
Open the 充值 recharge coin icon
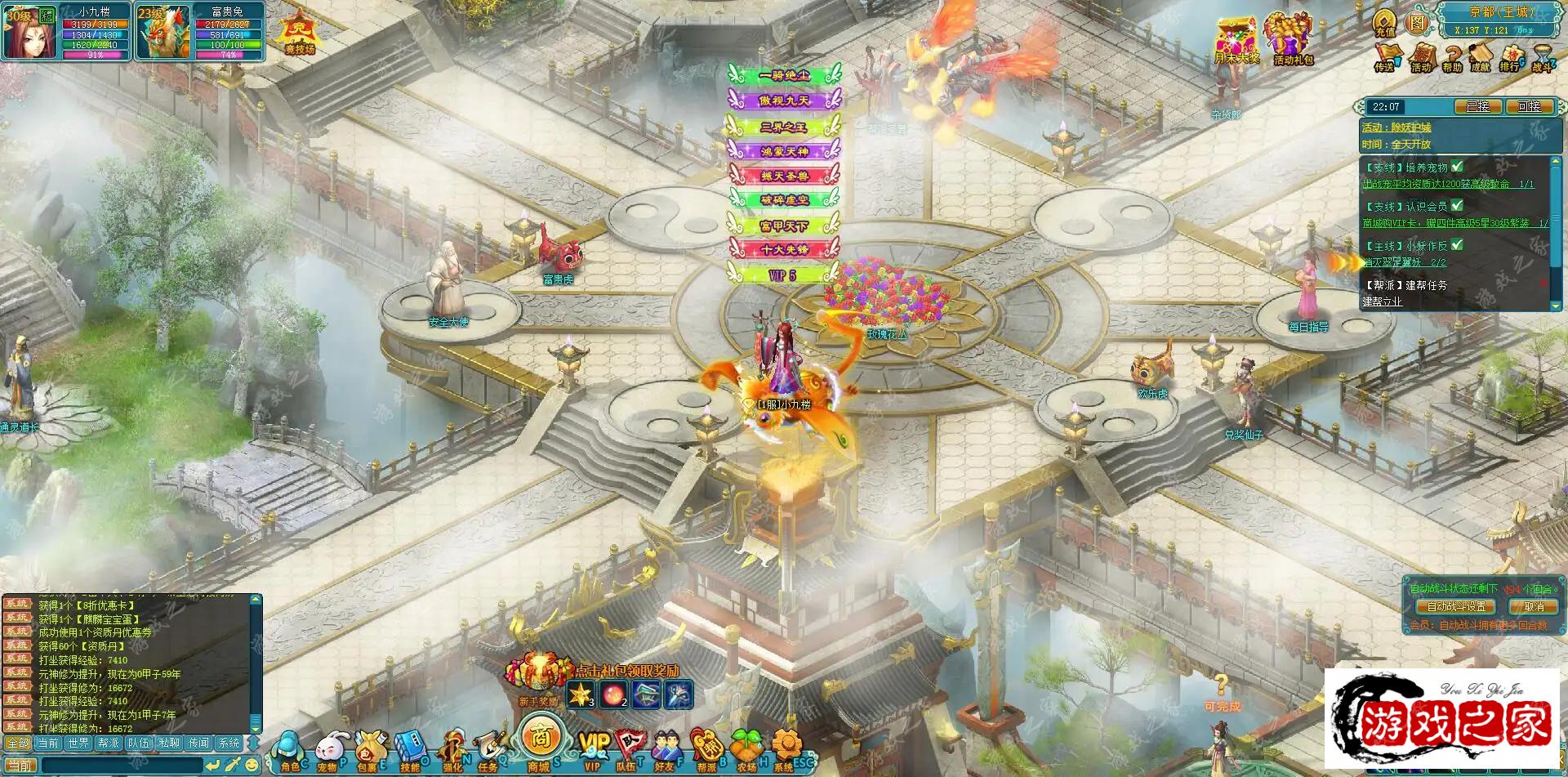(1385, 23)
